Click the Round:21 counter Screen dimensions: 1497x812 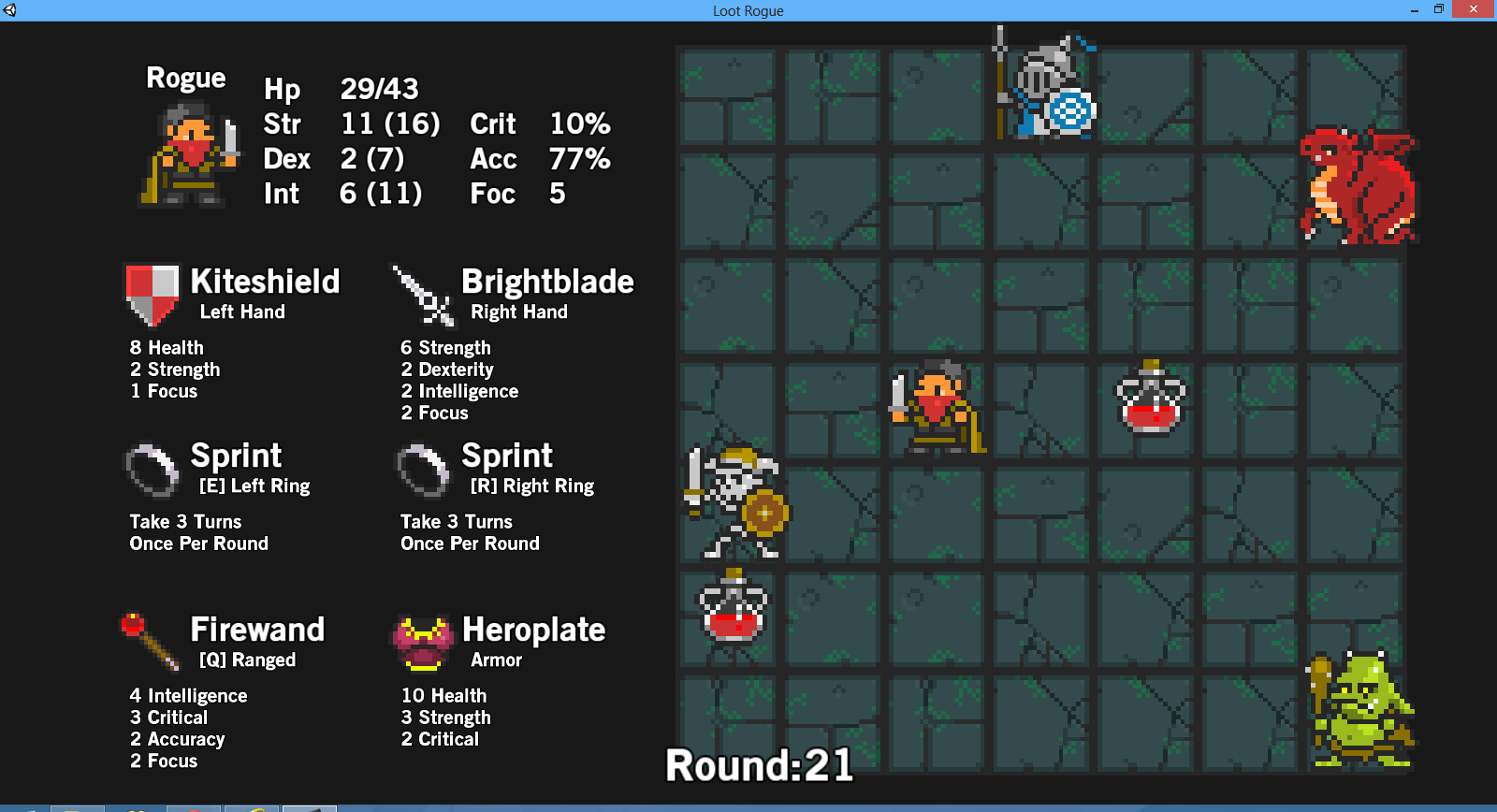(x=759, y=765)
